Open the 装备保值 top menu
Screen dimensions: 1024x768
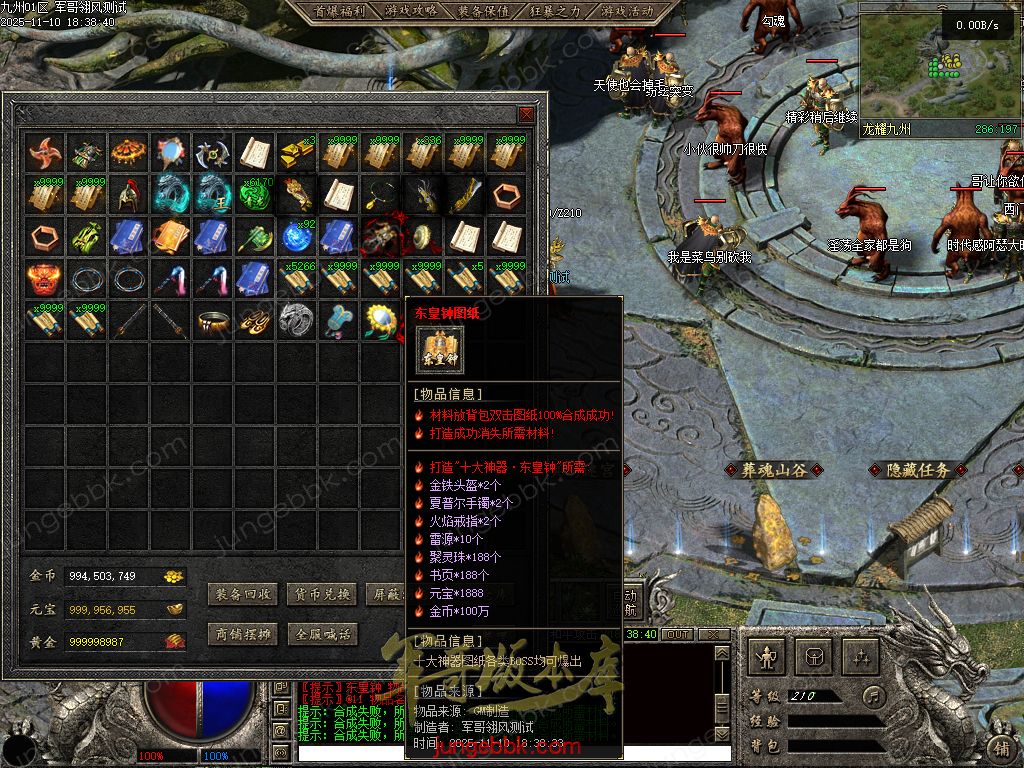[483, 11]
